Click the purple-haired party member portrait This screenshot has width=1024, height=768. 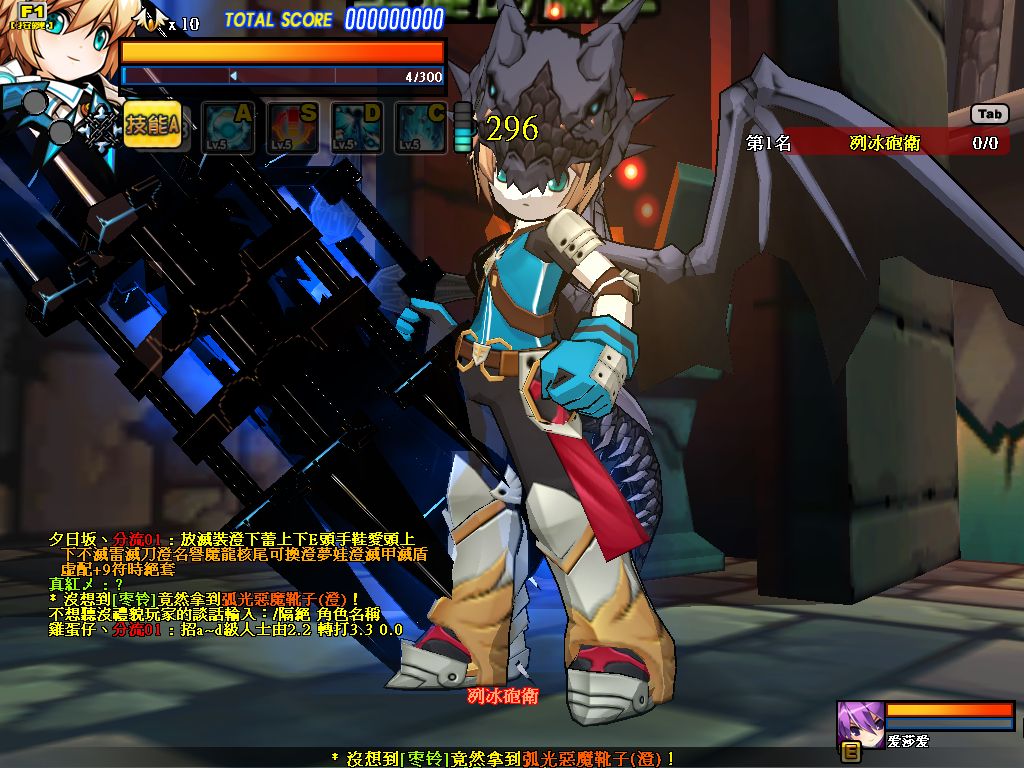(858, 722)
